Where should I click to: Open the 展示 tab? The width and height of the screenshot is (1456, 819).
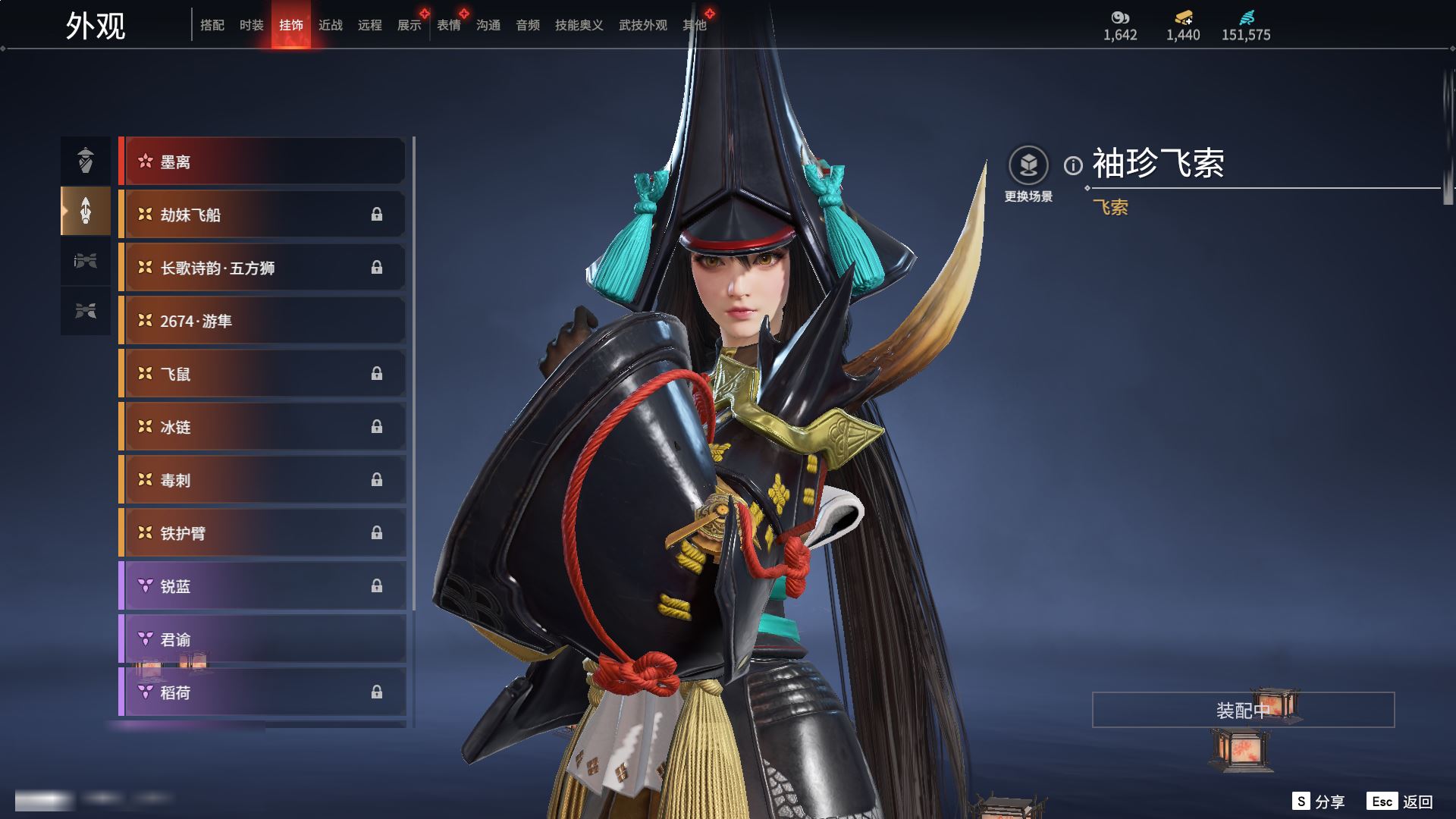pyautogui.click(x=409, y=26)
